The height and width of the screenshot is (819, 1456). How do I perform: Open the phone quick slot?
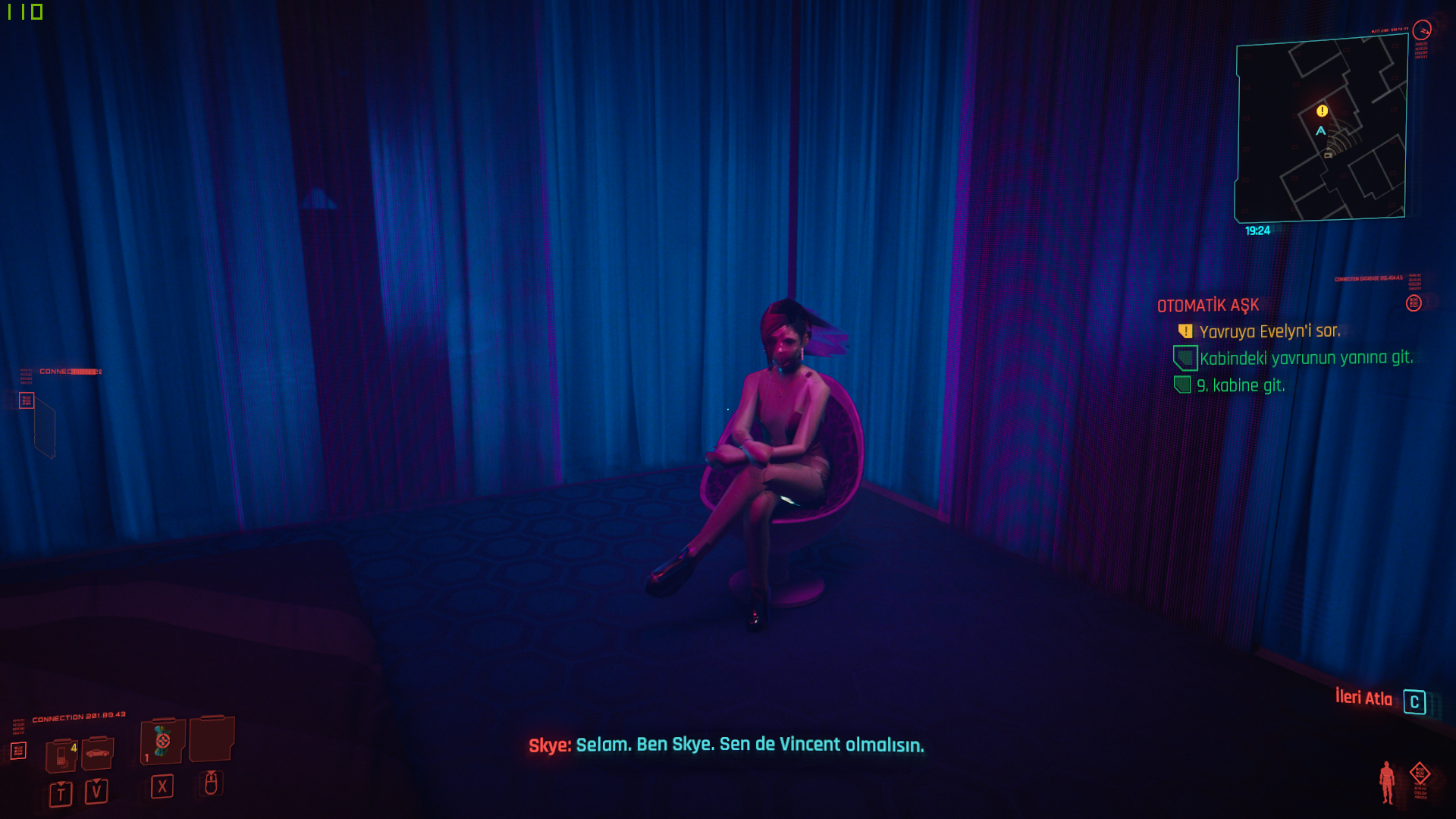pos(61,755)
